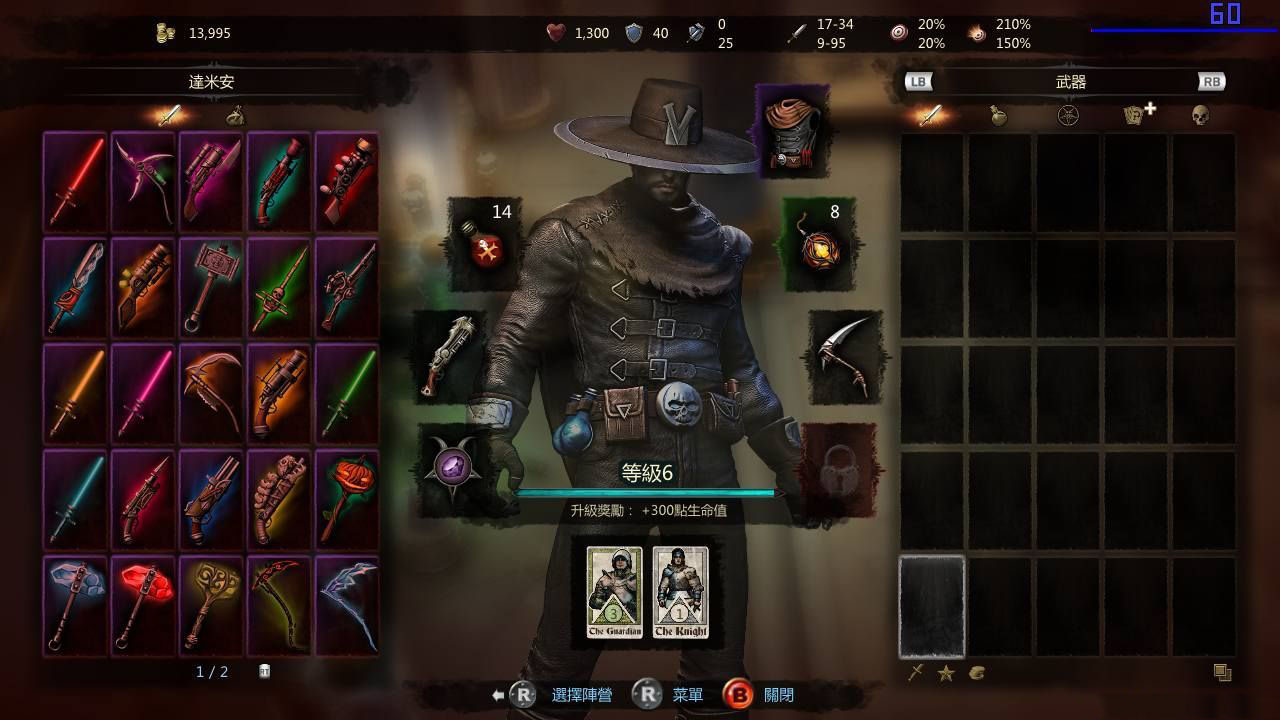
Task: Click the level 6 experience progress bar
Action: (650, 492)
